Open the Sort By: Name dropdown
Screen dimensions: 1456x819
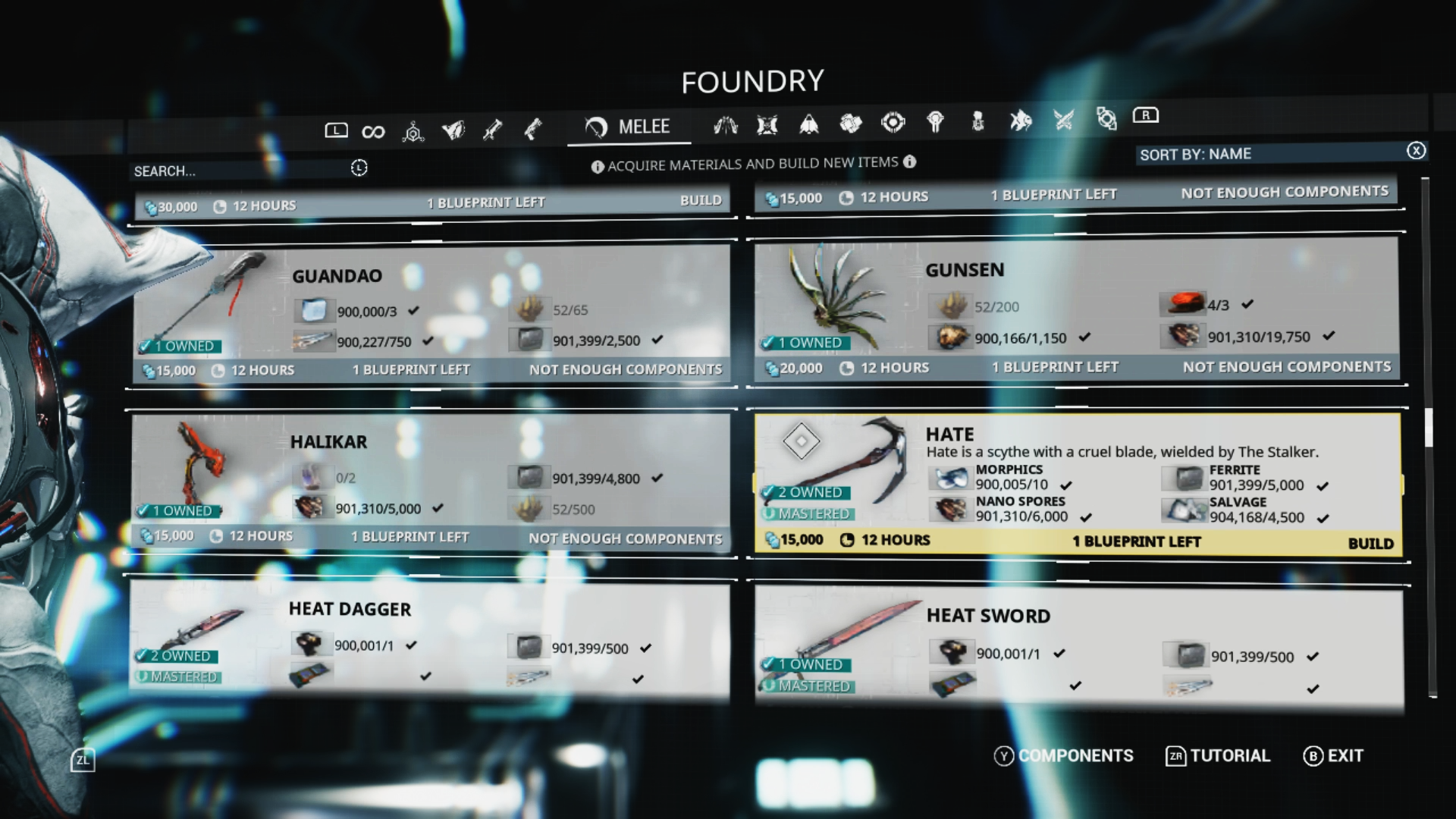(x=1270, y=154)
